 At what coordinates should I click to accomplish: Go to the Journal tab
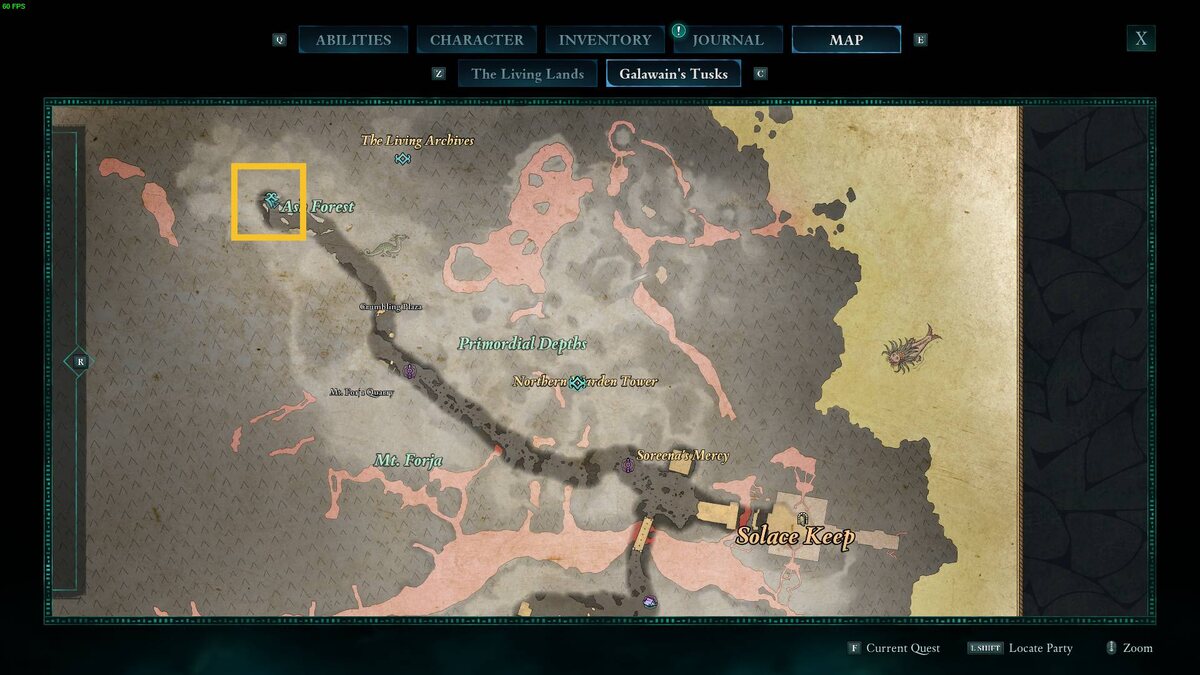(727, 40)
